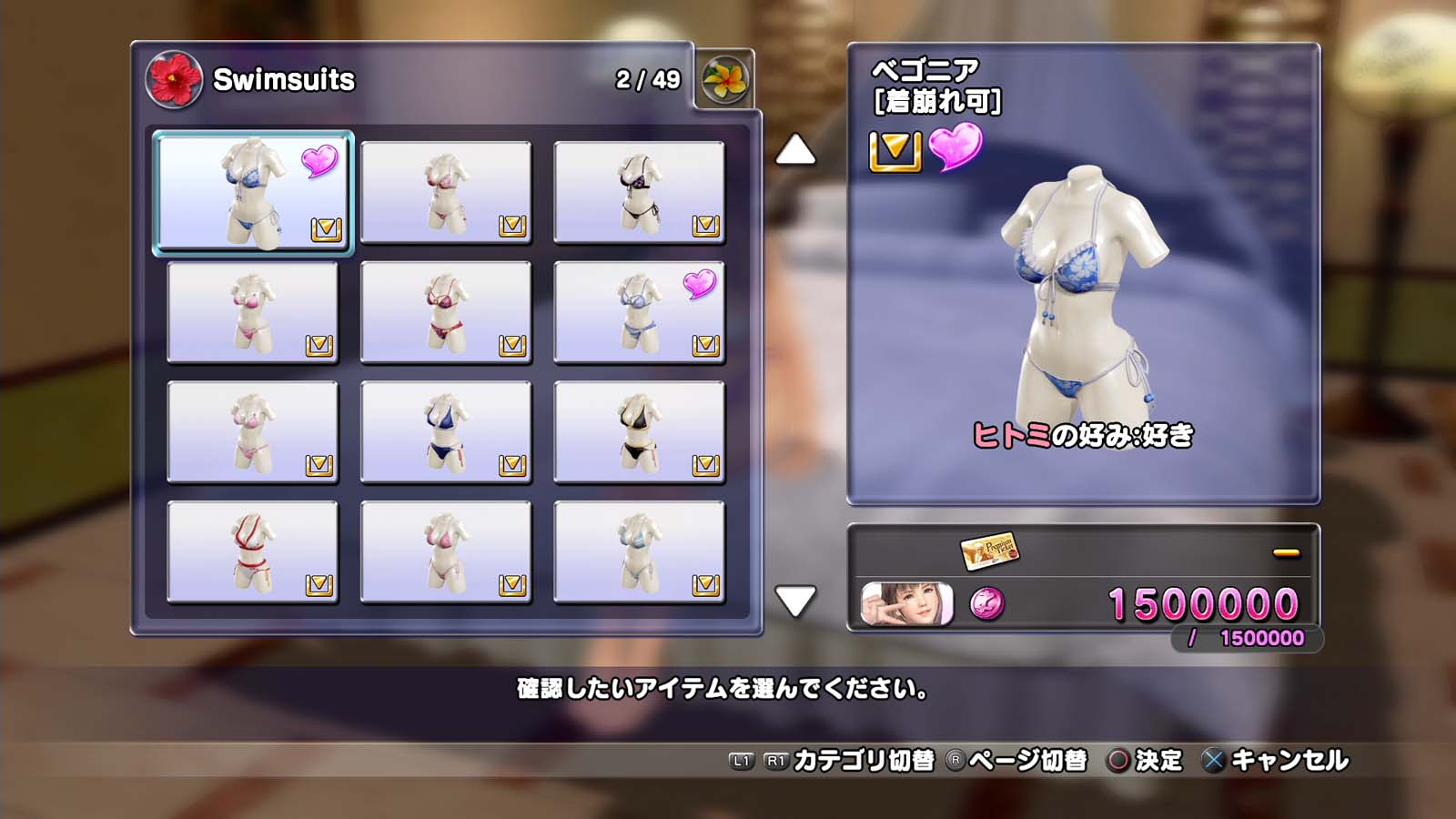Select the dark crimson bikini with gold straps
This screenshot has height=819, width=1456.
pos(446,313)
